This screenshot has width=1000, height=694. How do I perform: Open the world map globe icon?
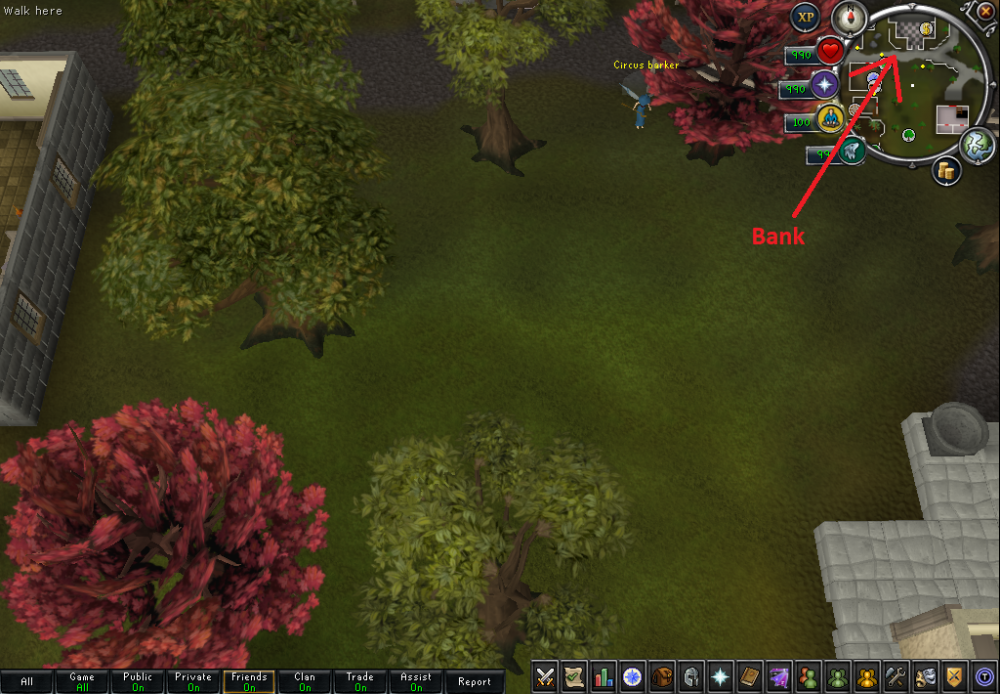click(976, 146)
